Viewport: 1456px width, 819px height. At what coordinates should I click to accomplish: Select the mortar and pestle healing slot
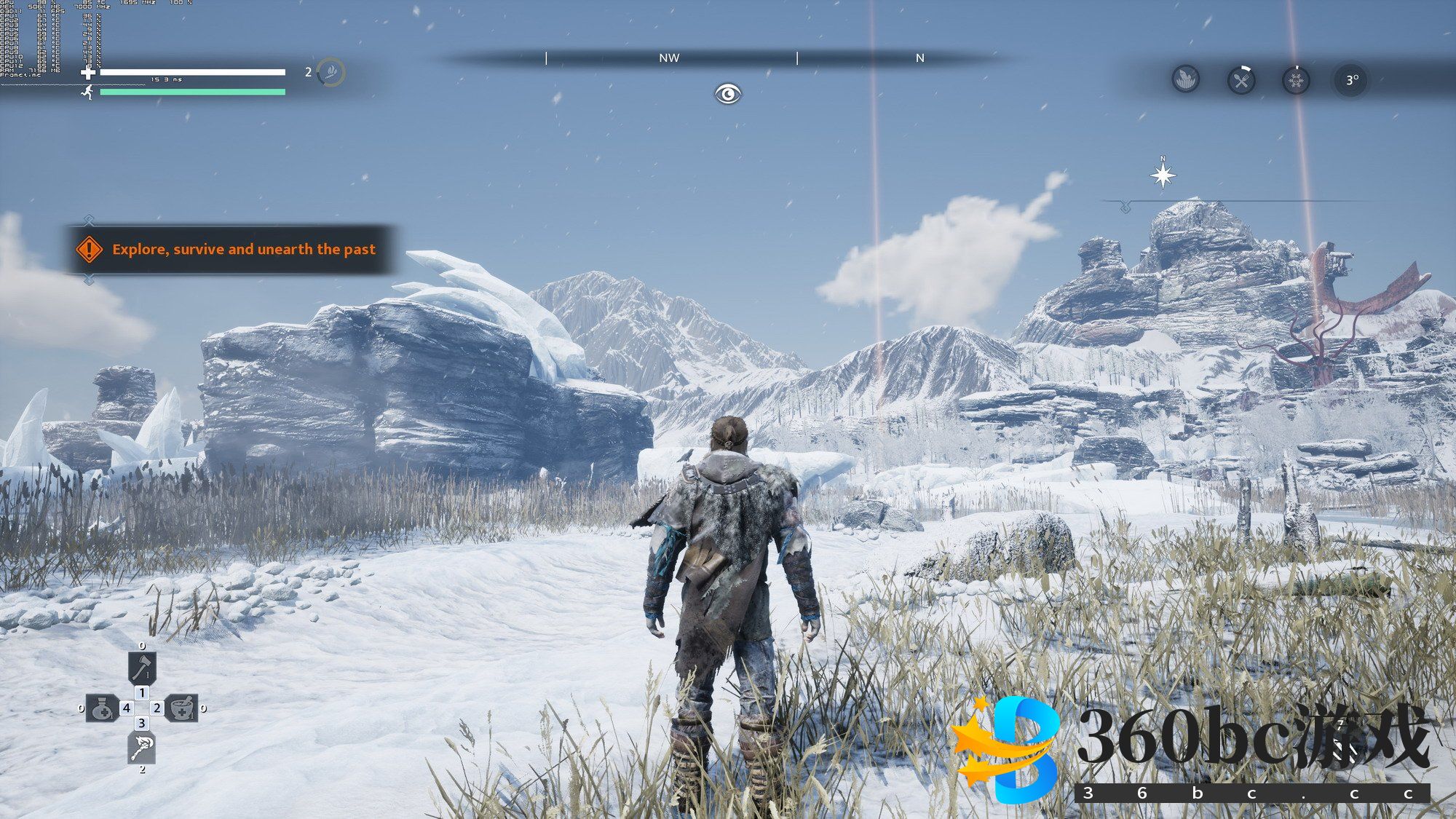pos(182,708)
